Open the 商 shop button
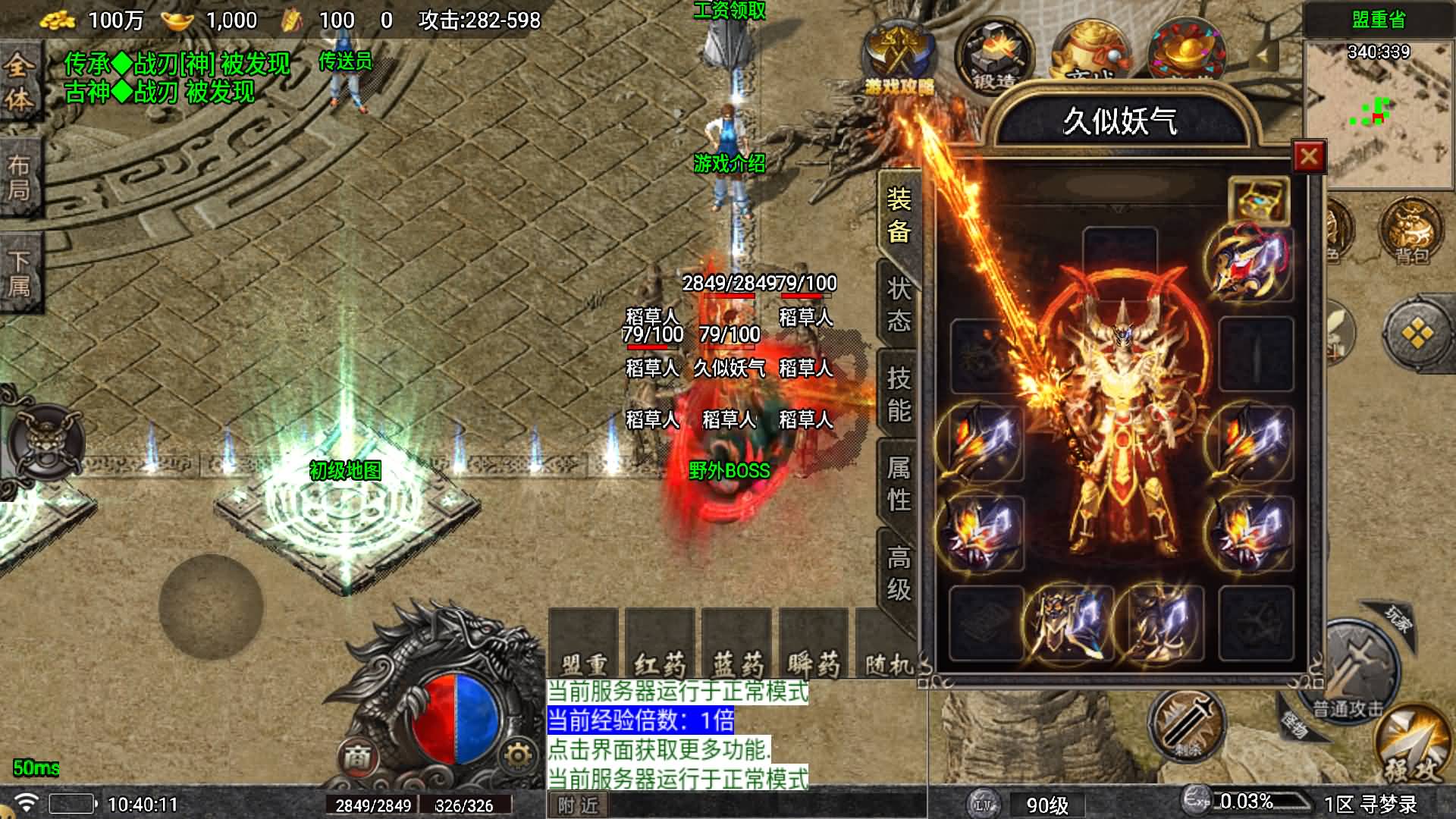The image size is (1456, 819). (357, 755)
